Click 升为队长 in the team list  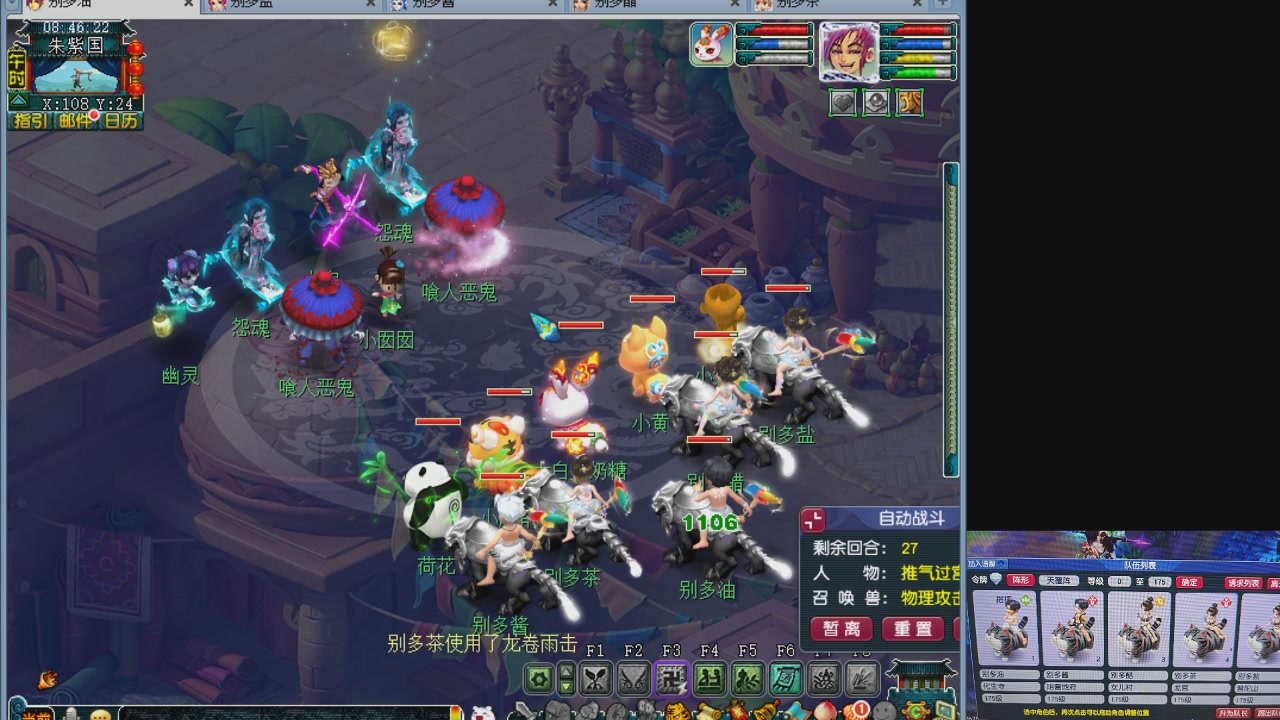click(x=1233, y=714)
